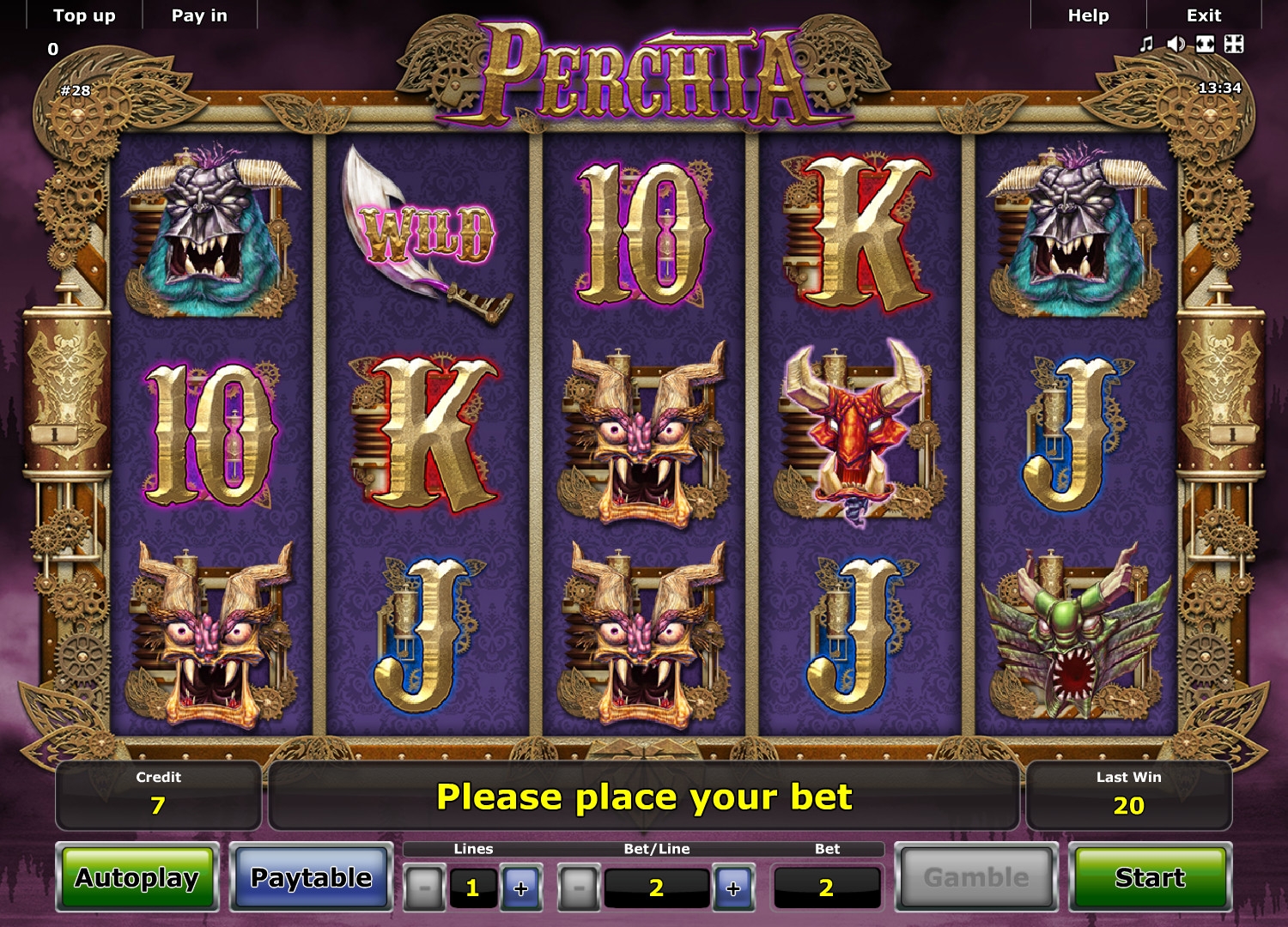Screen dimensions: 1288x927
Task: Click the Gamble button
Action: pyautogui.click(x=976, y=876)
